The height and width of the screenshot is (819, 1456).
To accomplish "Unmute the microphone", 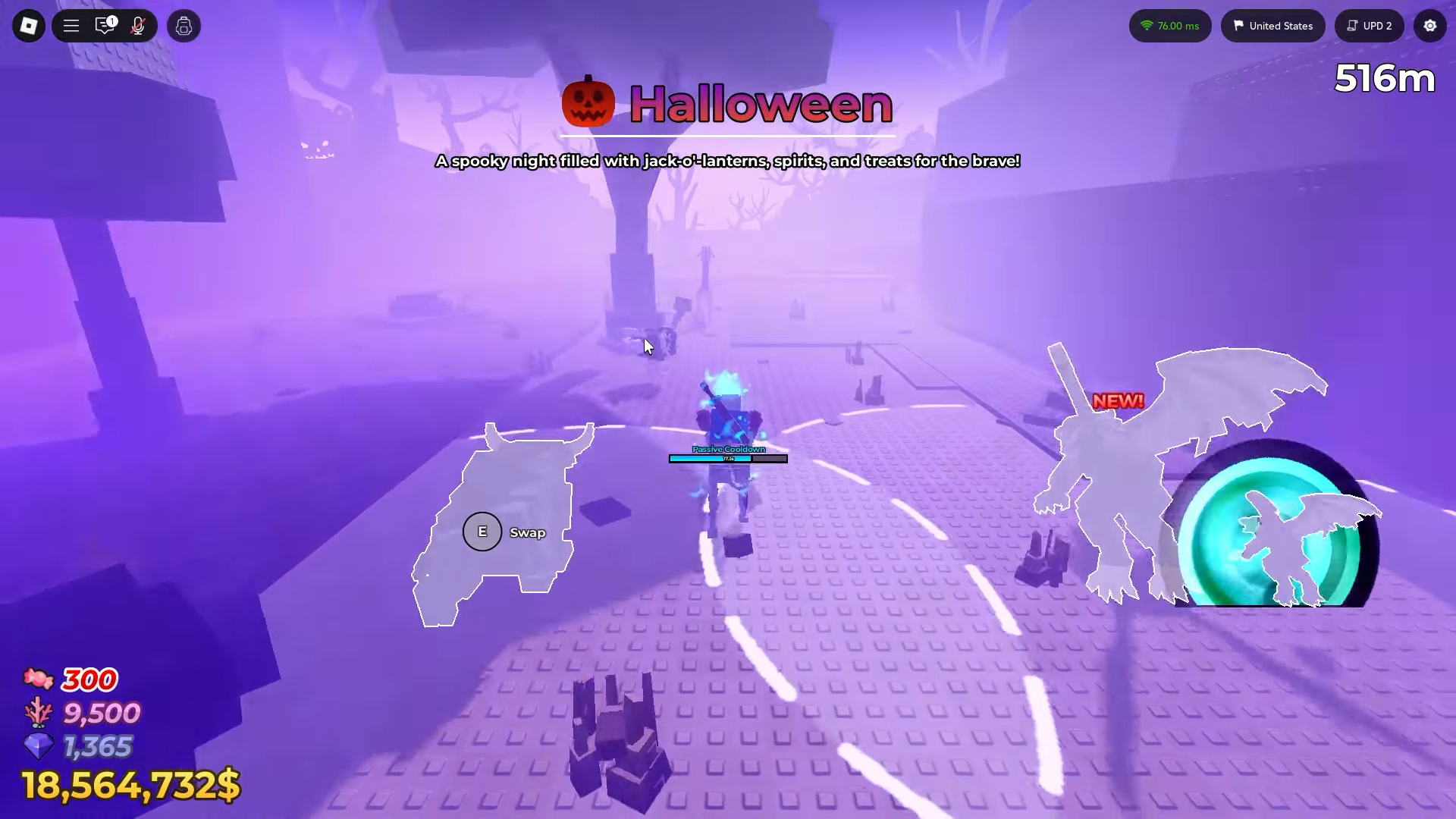I will click(x=139, y=25).
